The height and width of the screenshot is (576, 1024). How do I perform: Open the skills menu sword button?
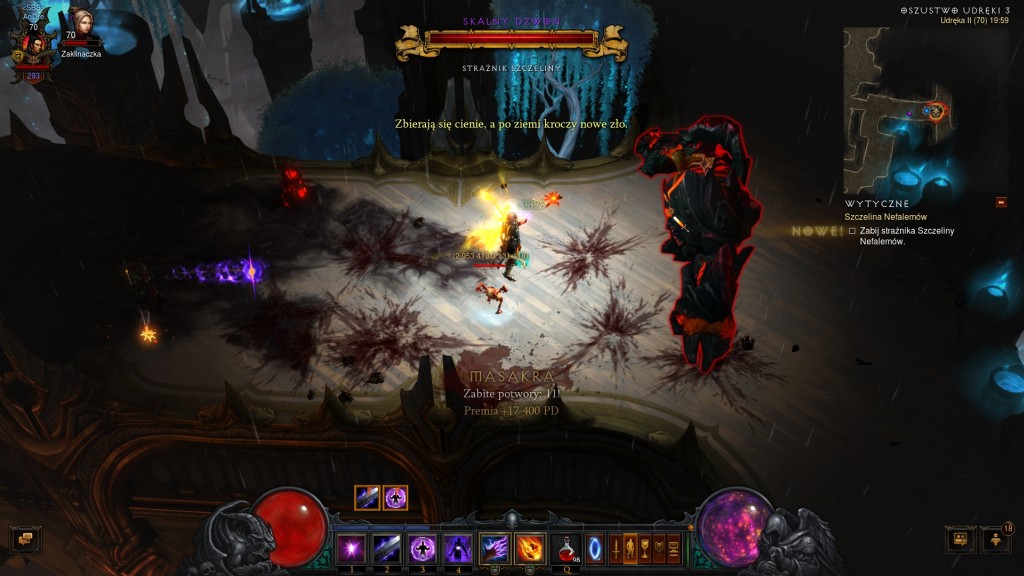[x=615, y=548]
